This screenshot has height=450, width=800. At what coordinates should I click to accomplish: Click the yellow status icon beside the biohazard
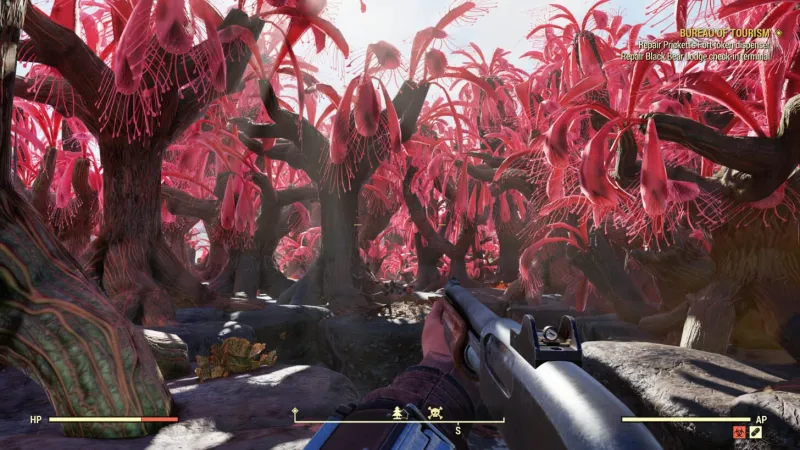click(756, 431)
